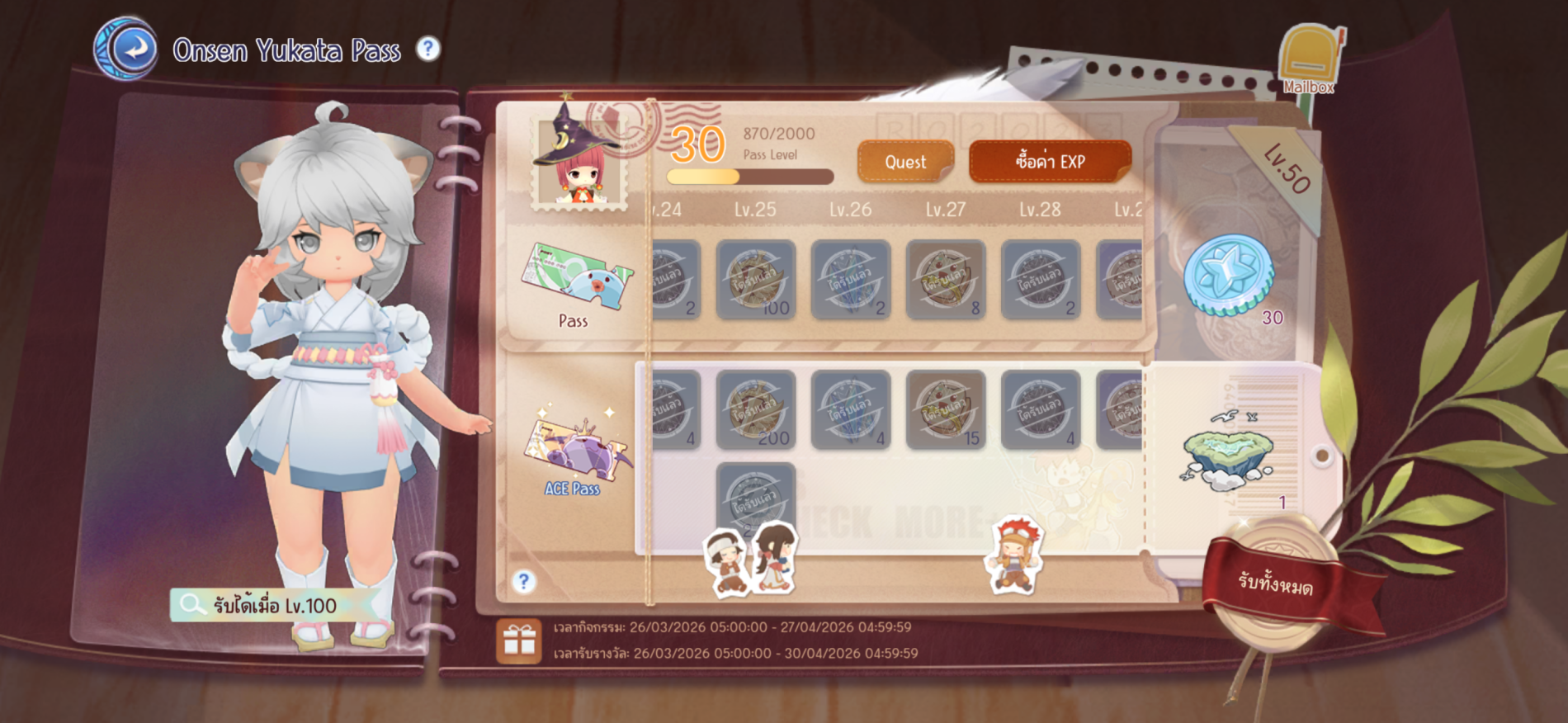Show help at bottom-left of pass page
The image size is (1568, 723).
pos(523,582)
